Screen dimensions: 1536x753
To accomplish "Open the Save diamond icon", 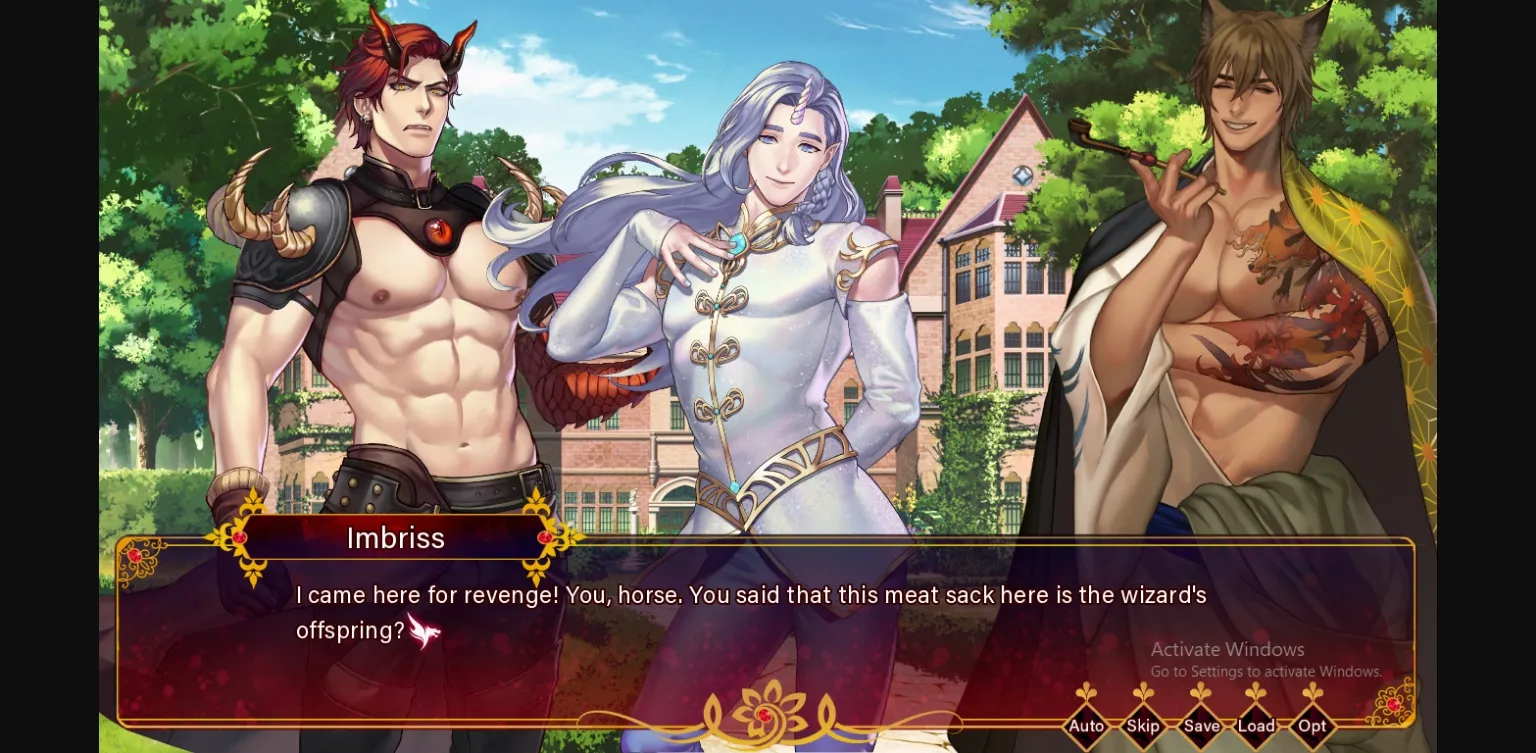I will click(1200, 727).
